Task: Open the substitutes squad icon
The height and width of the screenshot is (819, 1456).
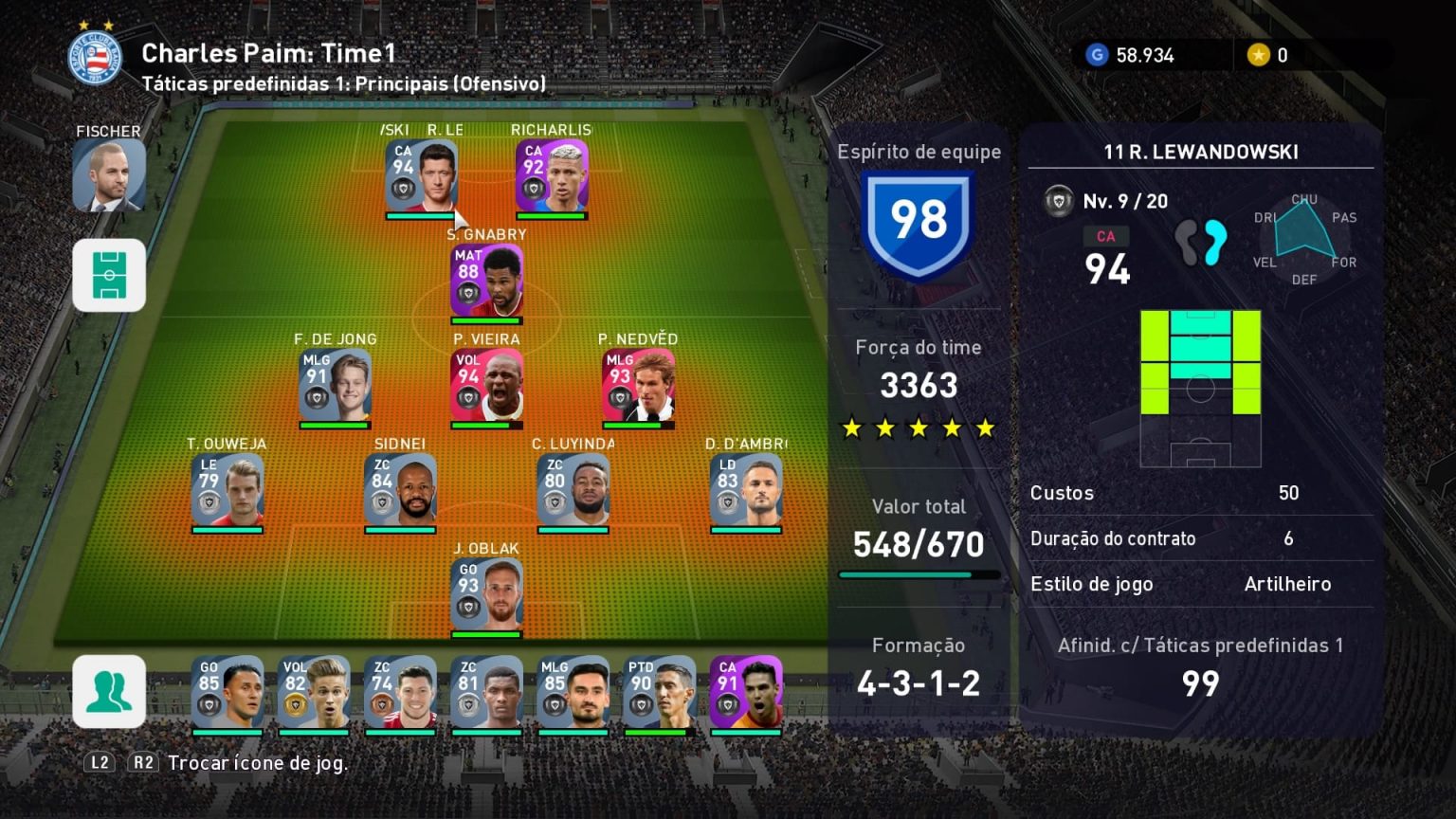Action: point(109,691)
